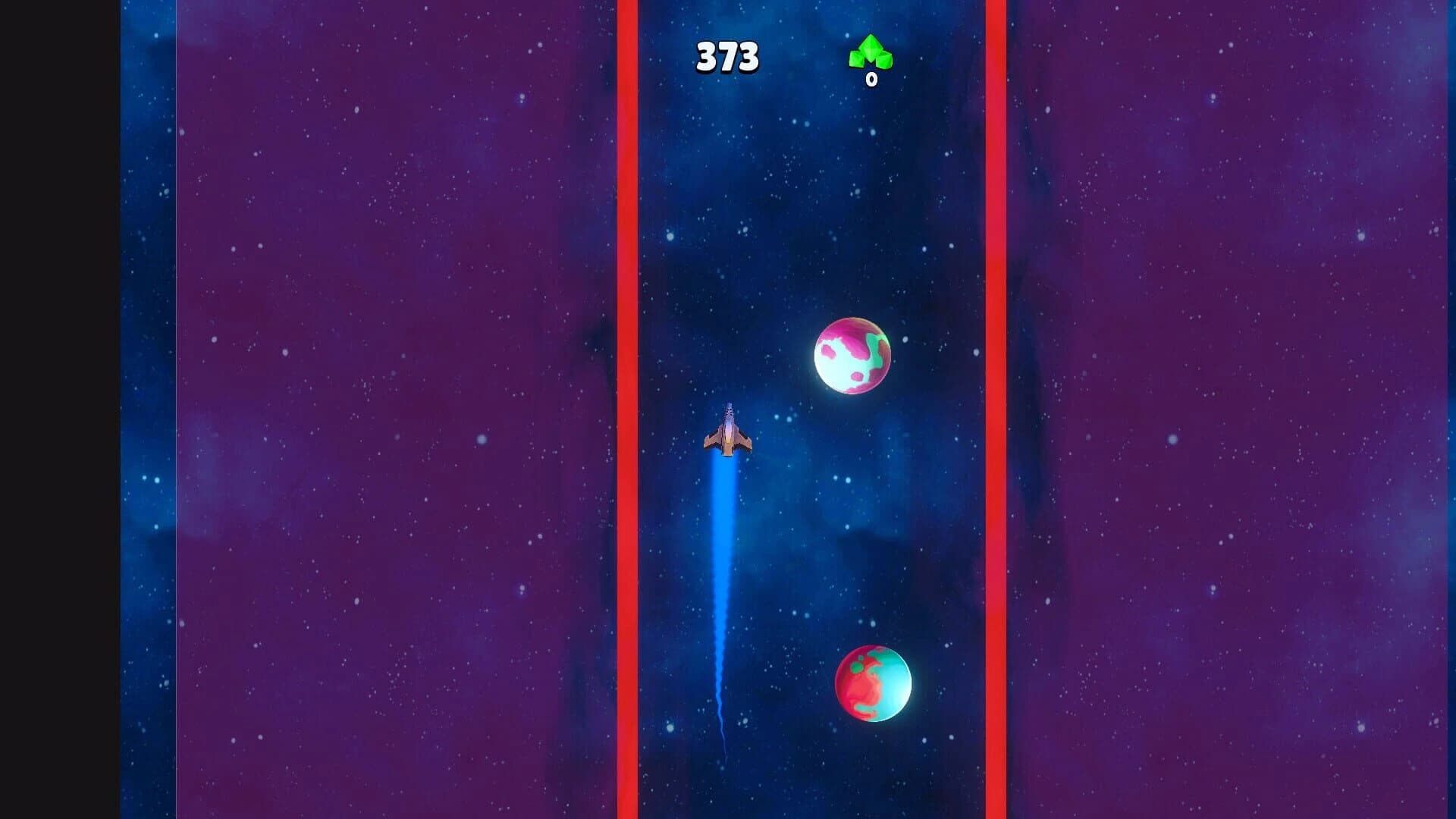Click the pink swirl planet obstacle
The height and width of the screenshot is (819, 1456).
pos(853,356)
